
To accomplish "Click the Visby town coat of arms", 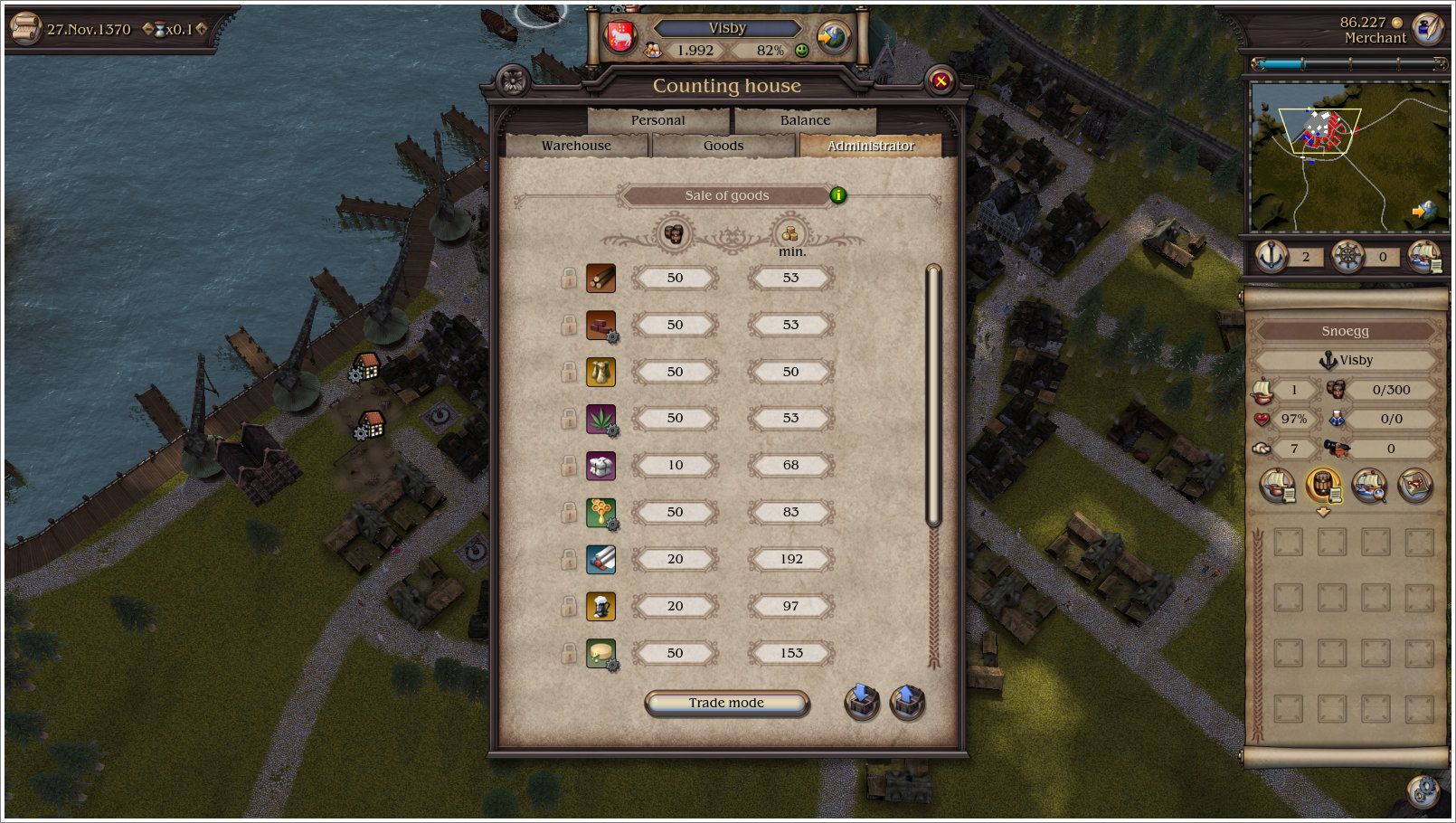I will 620,37.
